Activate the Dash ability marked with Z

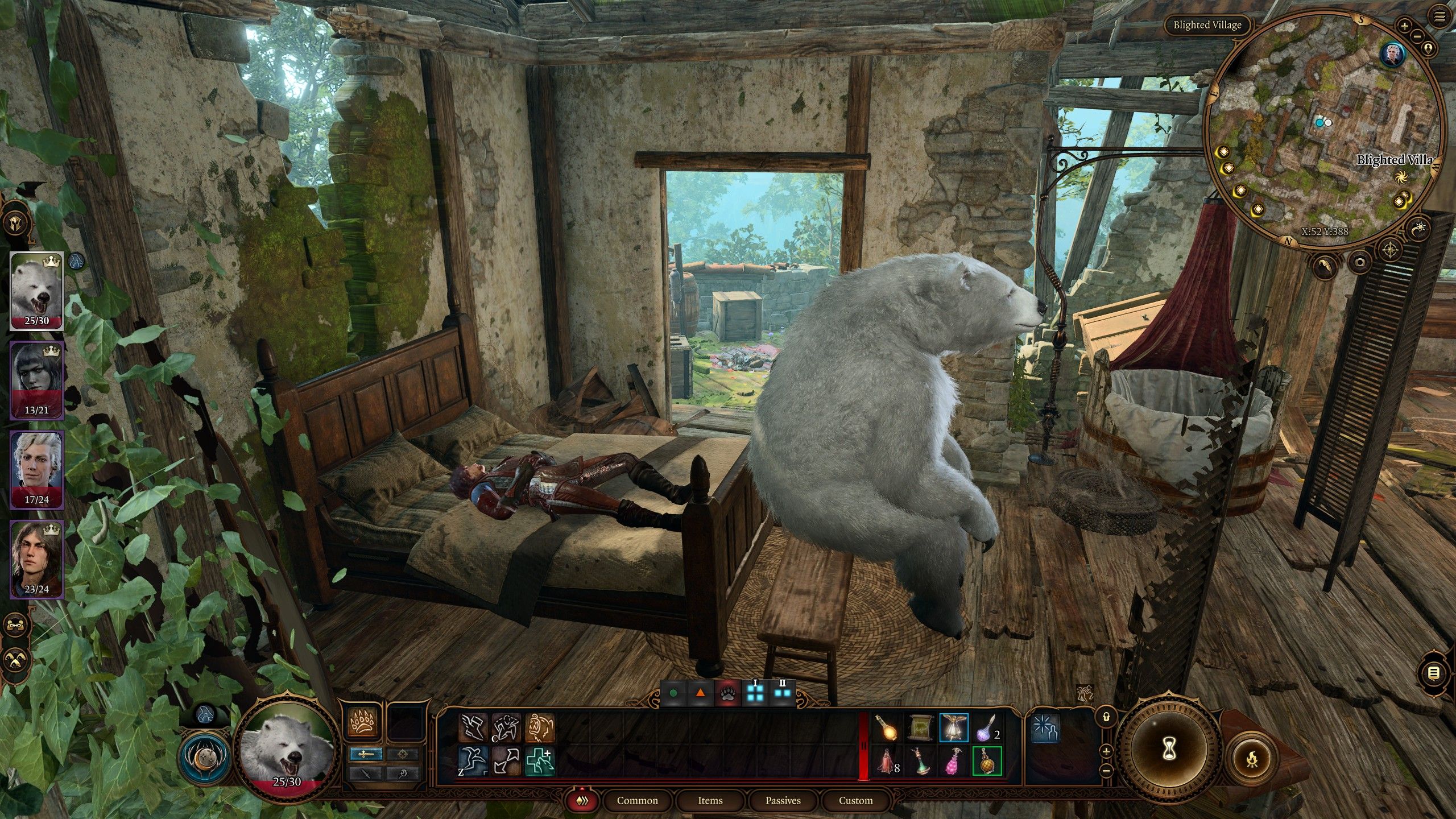click(x=474, y=760)
